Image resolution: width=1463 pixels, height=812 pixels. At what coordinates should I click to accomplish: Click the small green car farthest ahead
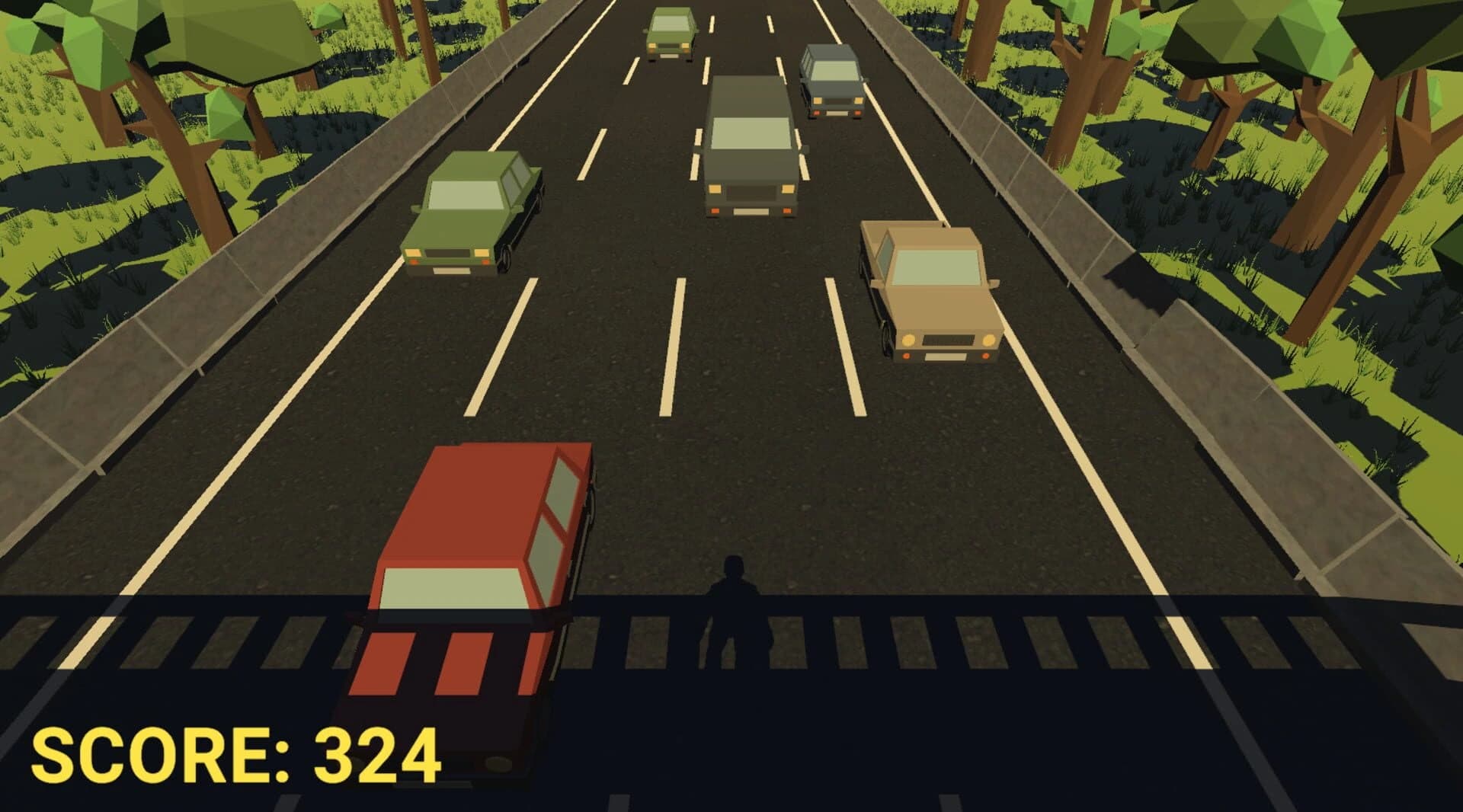671,30
